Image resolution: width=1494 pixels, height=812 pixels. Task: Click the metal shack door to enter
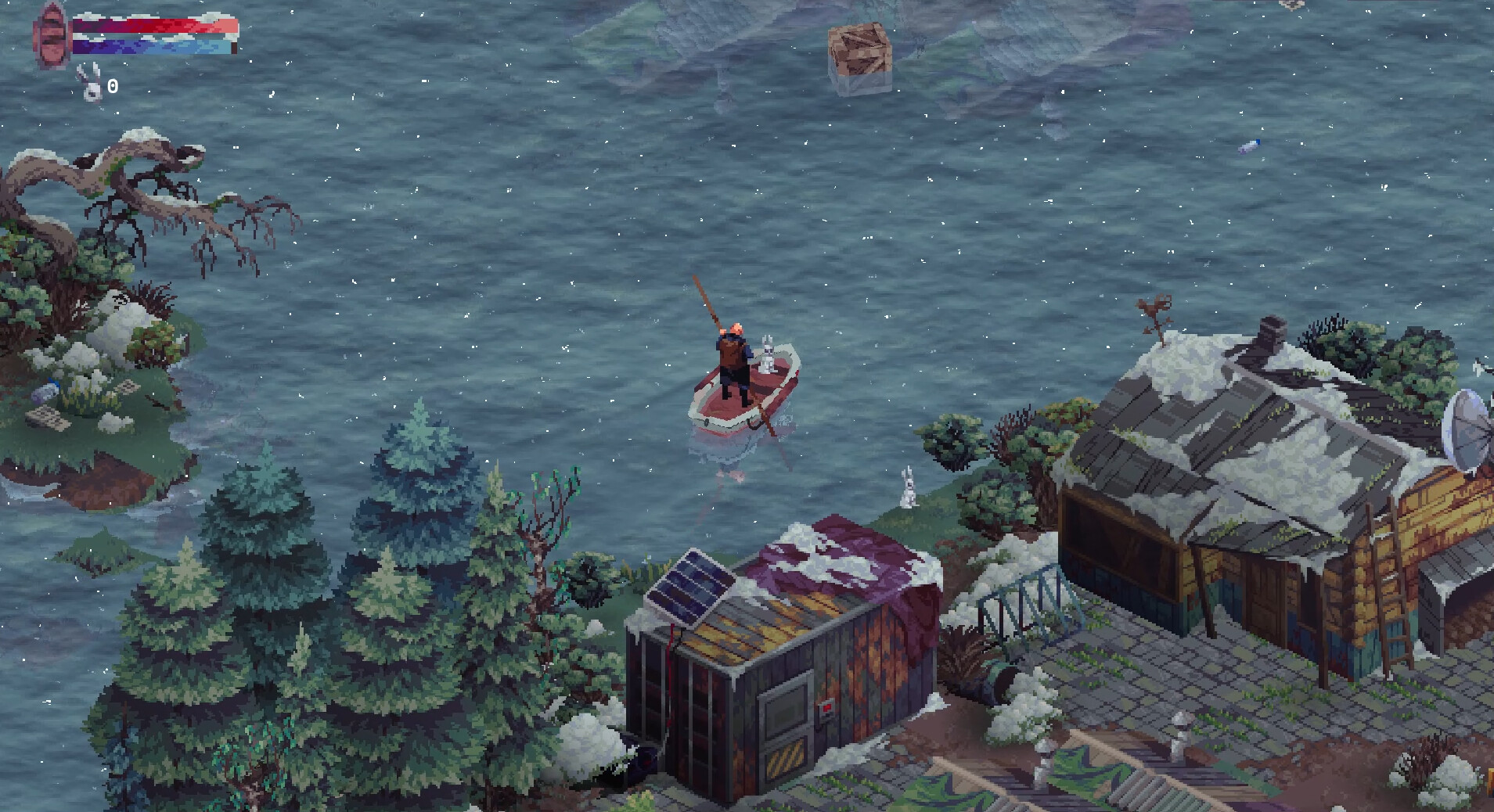coord(785,724)
